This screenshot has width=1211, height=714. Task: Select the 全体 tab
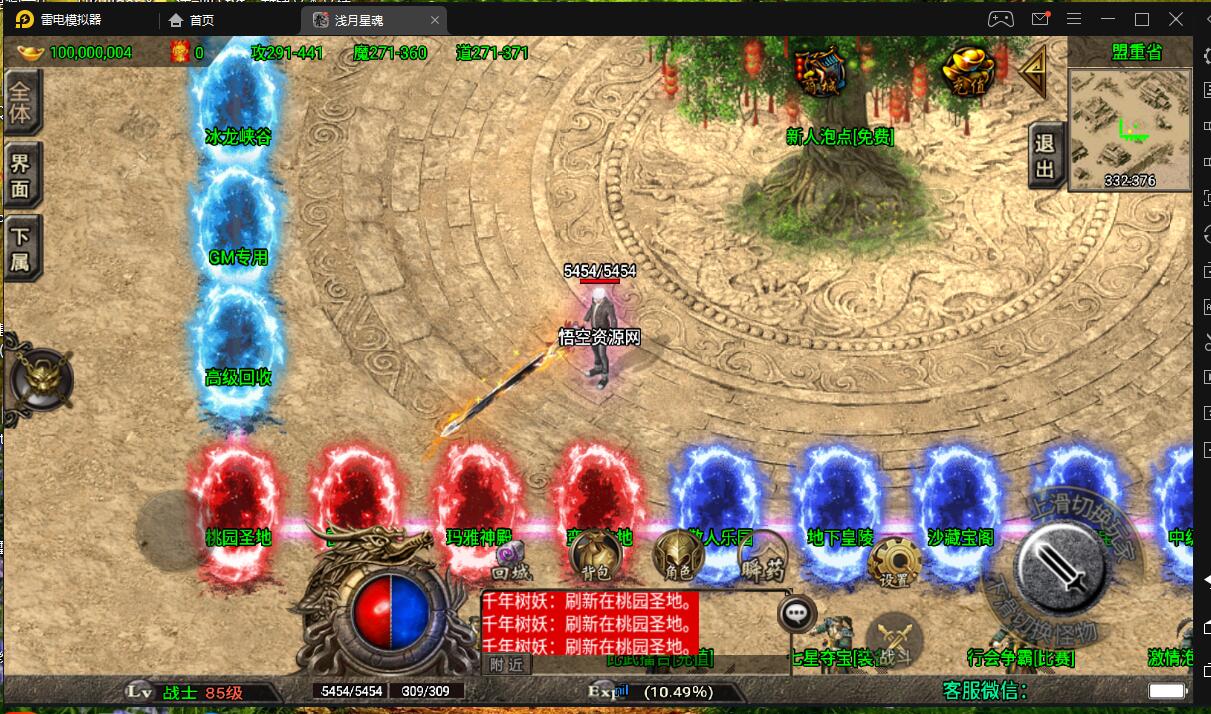(x=21, y=102)
